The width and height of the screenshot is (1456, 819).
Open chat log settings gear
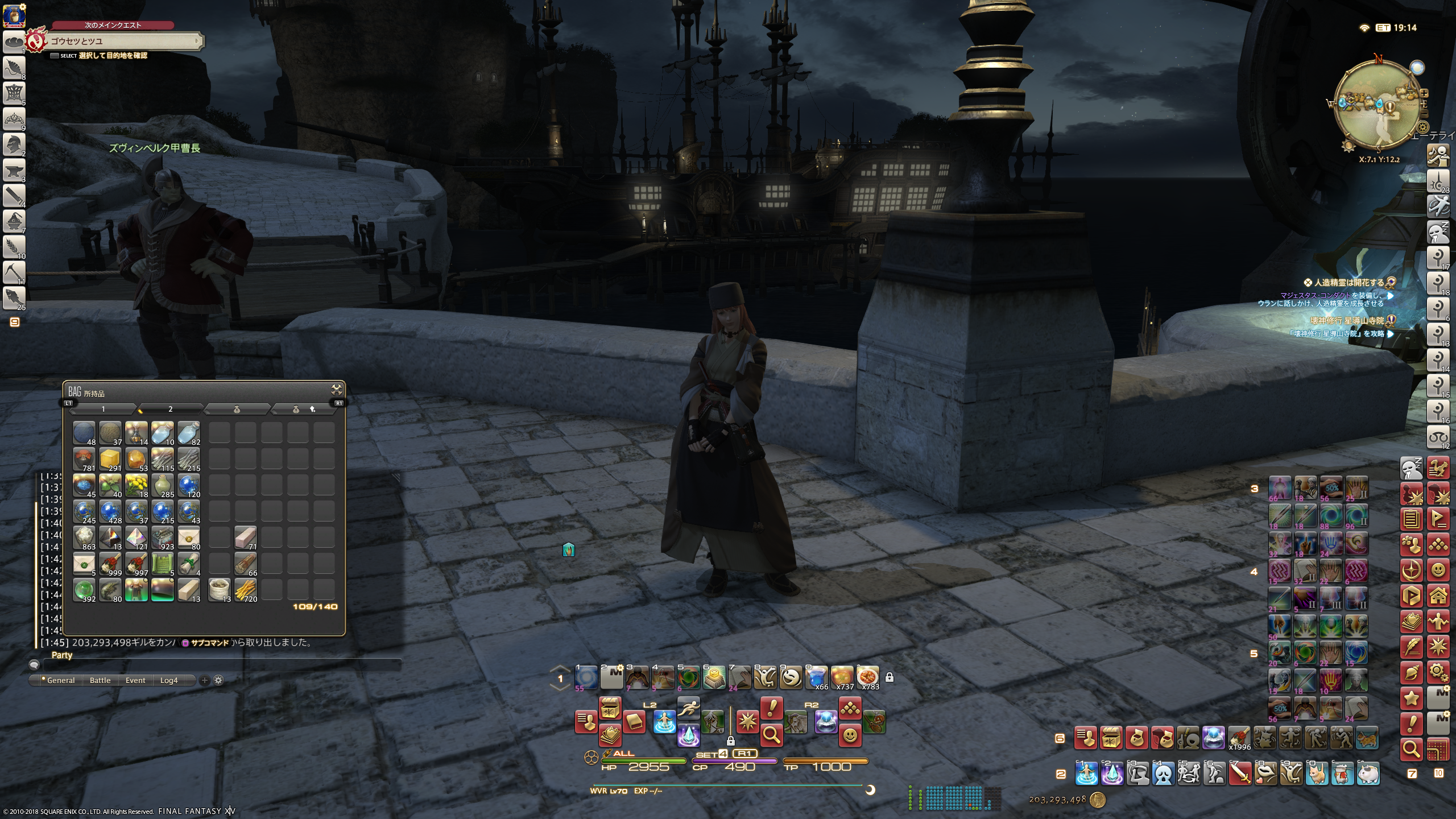click(218, 680)
